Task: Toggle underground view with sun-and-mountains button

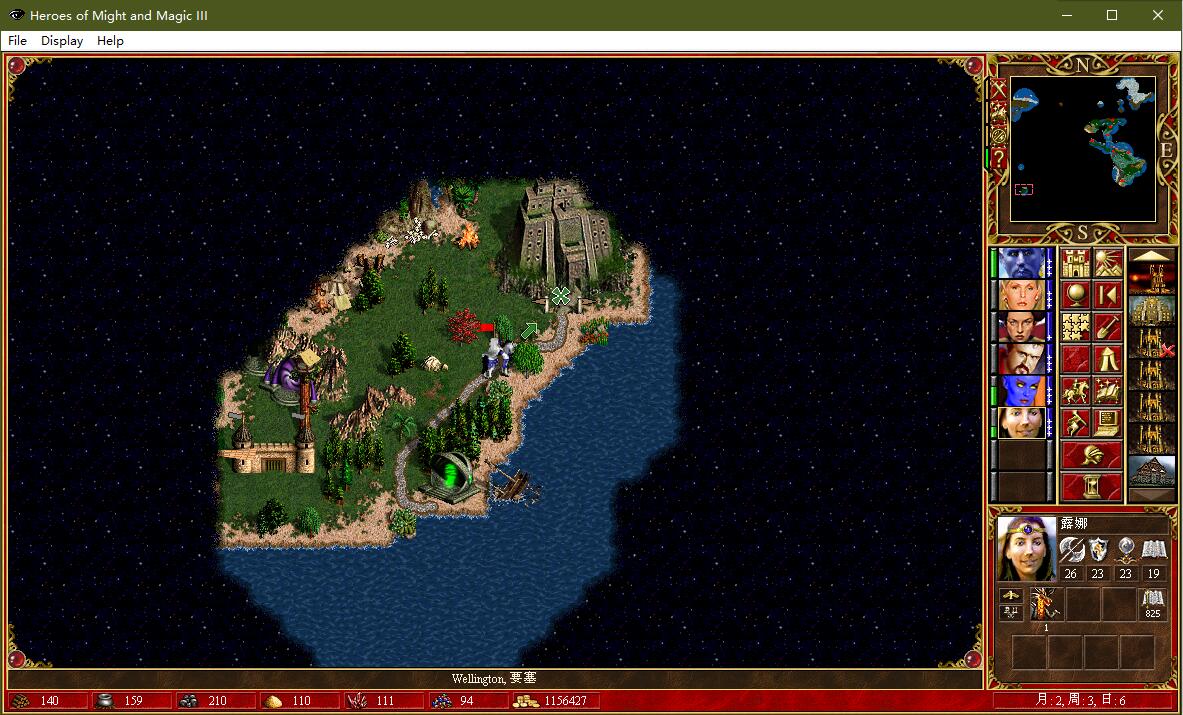Action: tap(1107, 264)
